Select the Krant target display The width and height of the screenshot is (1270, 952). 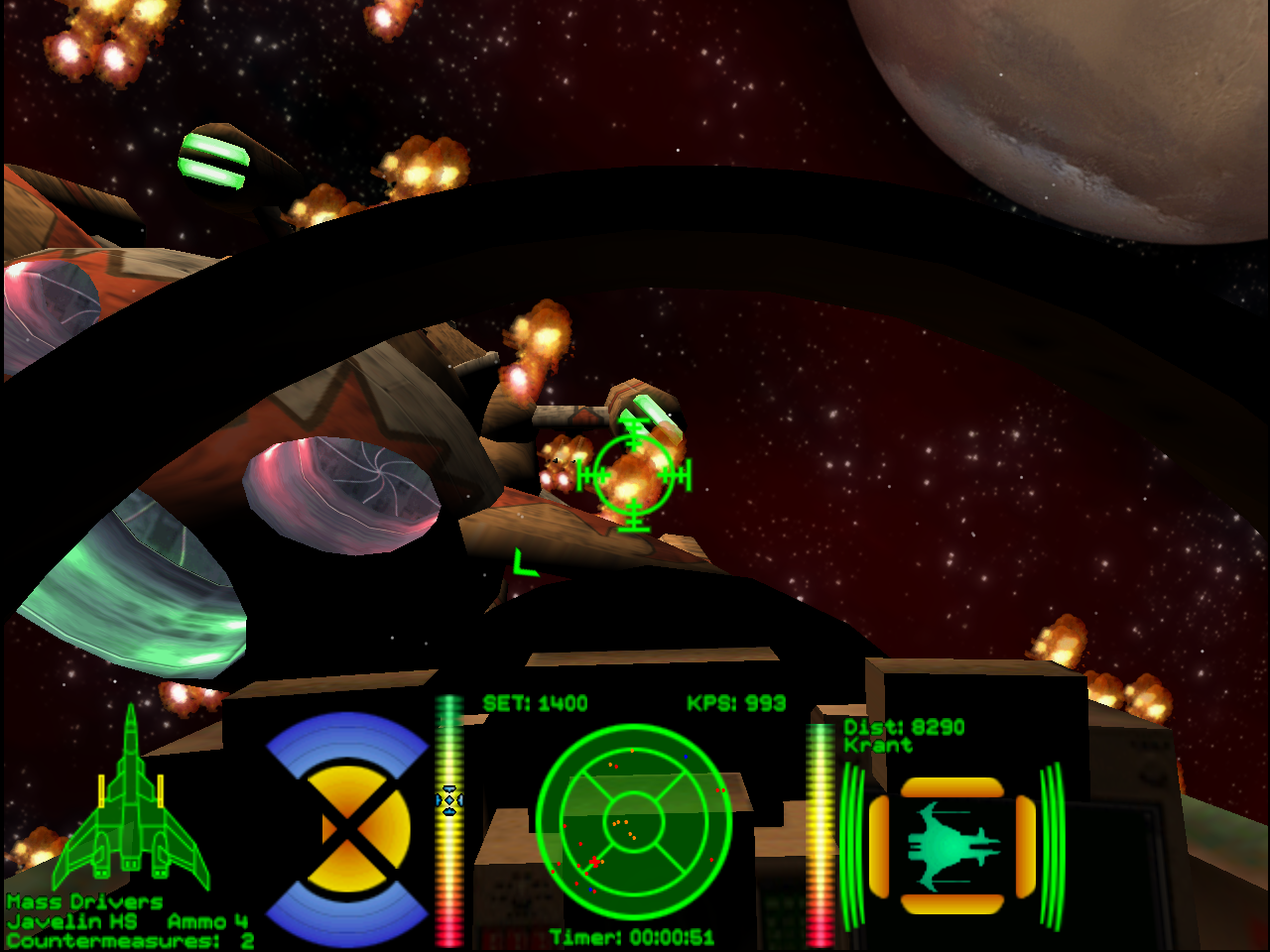click(952, 846)
